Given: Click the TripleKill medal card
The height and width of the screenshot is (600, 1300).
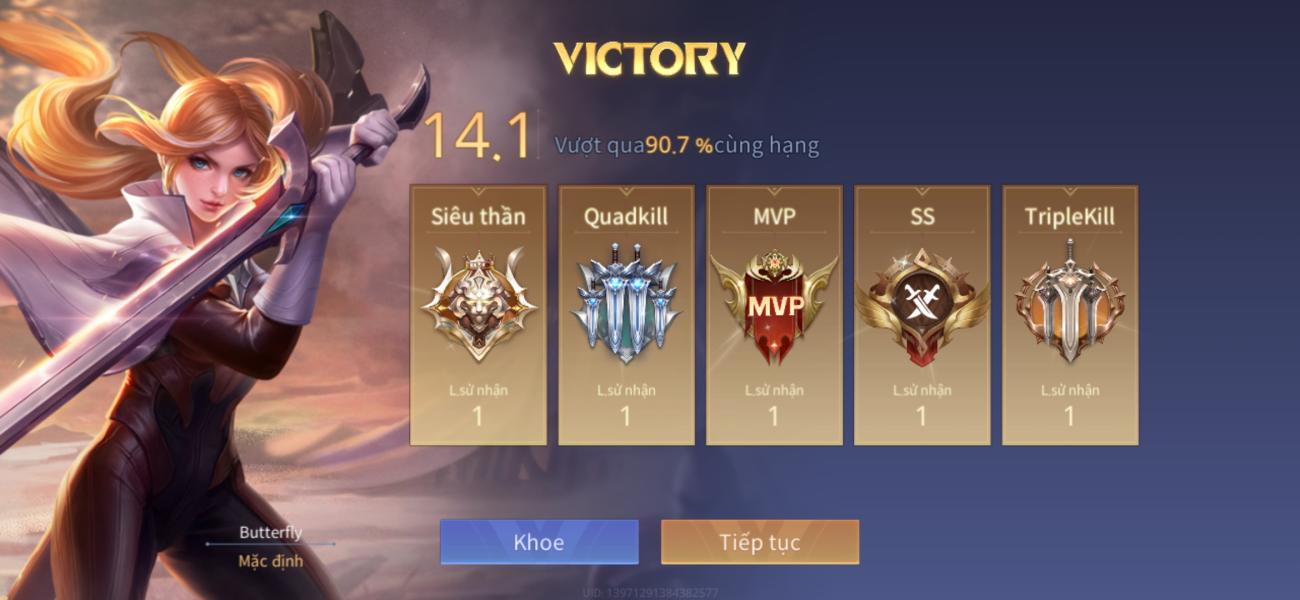Looking at the screenshot, I should [x=1070, y=315].
